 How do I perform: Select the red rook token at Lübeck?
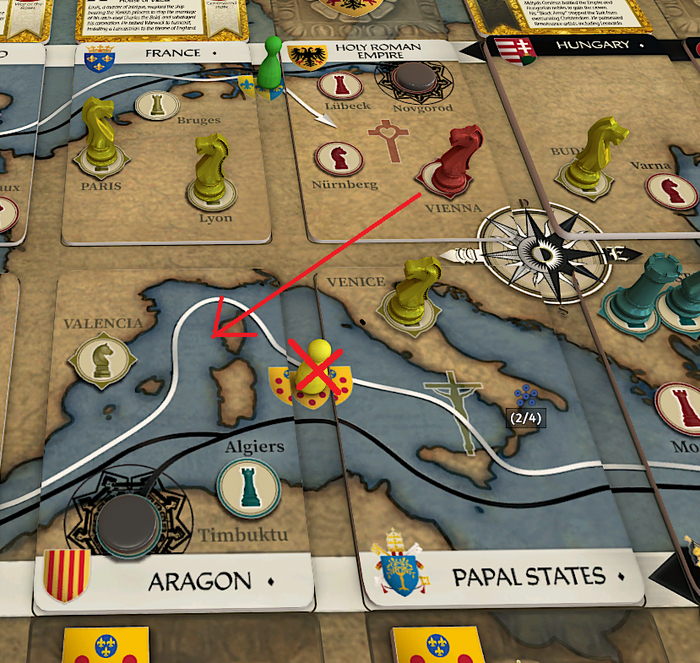coord(339,84)
